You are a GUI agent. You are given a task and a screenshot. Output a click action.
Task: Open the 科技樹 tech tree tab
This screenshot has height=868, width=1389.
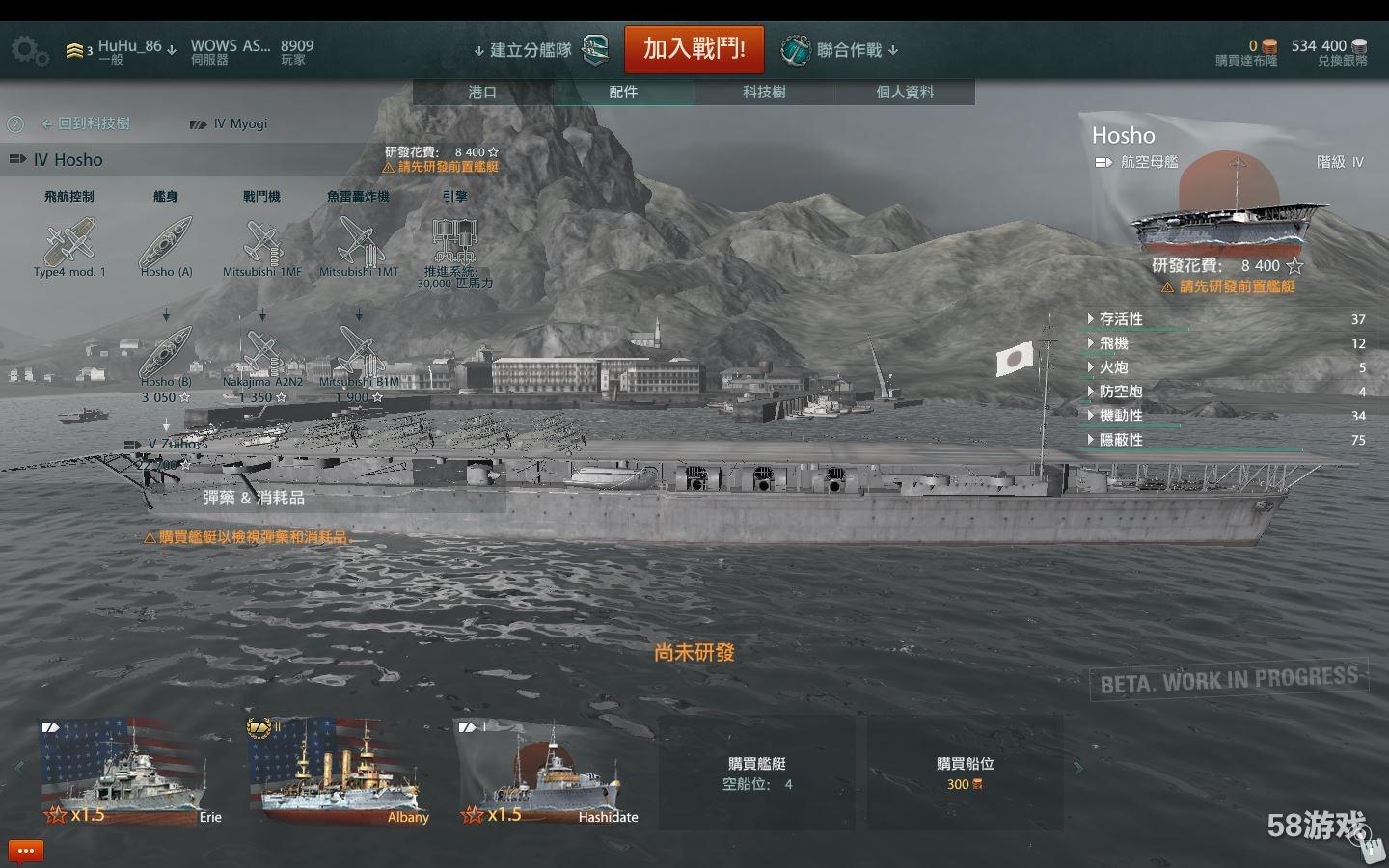764,92
